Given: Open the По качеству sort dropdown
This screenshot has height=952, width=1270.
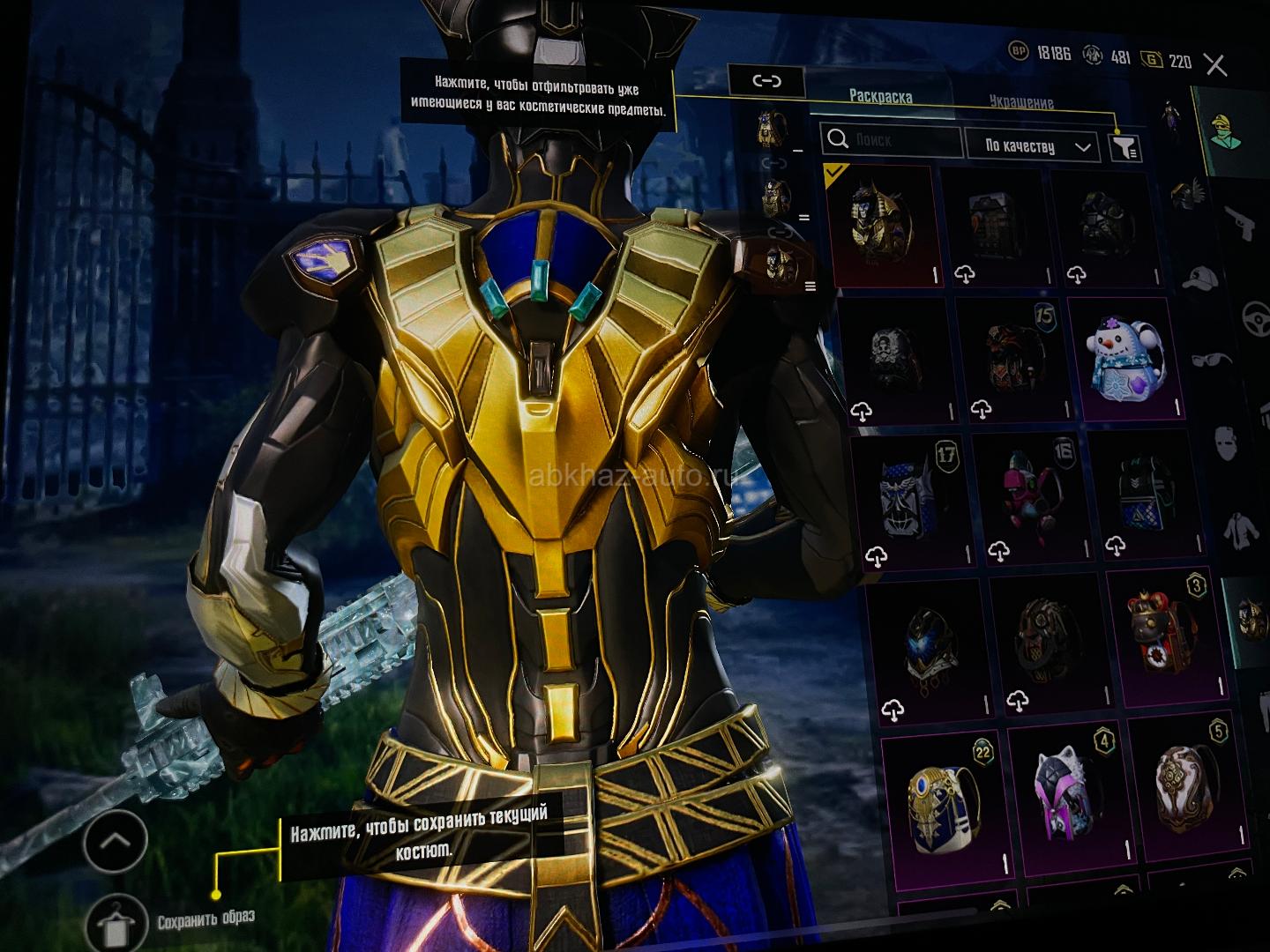Looking at the screenshot, I should point(1031,146).
